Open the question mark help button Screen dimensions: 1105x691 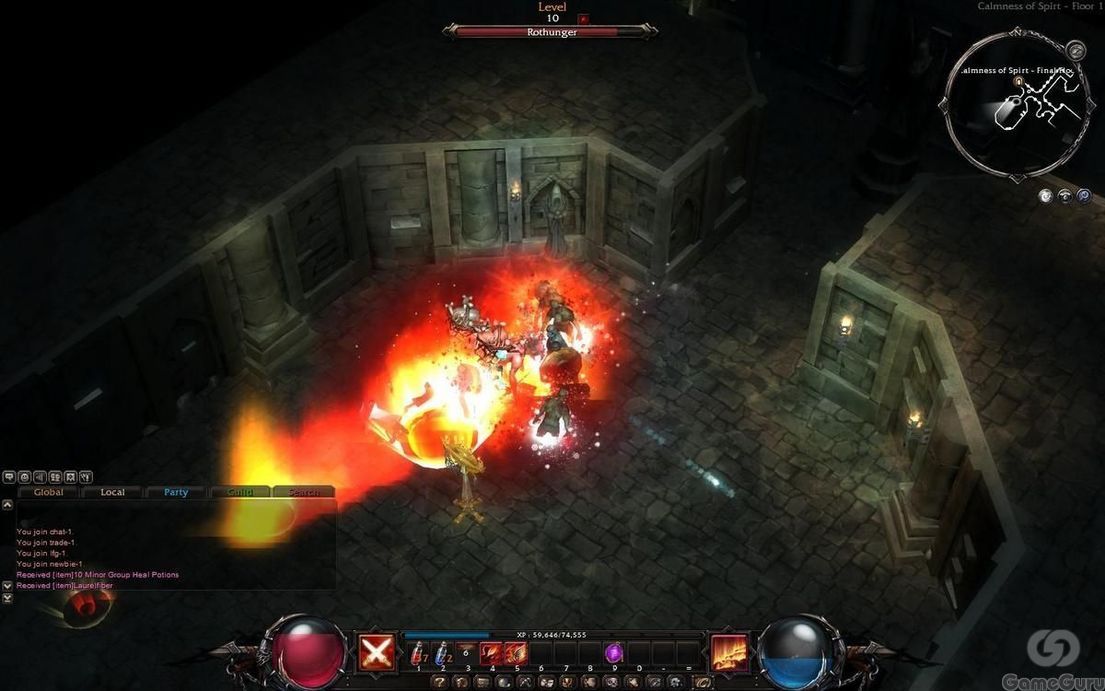[x=439, y=682]
